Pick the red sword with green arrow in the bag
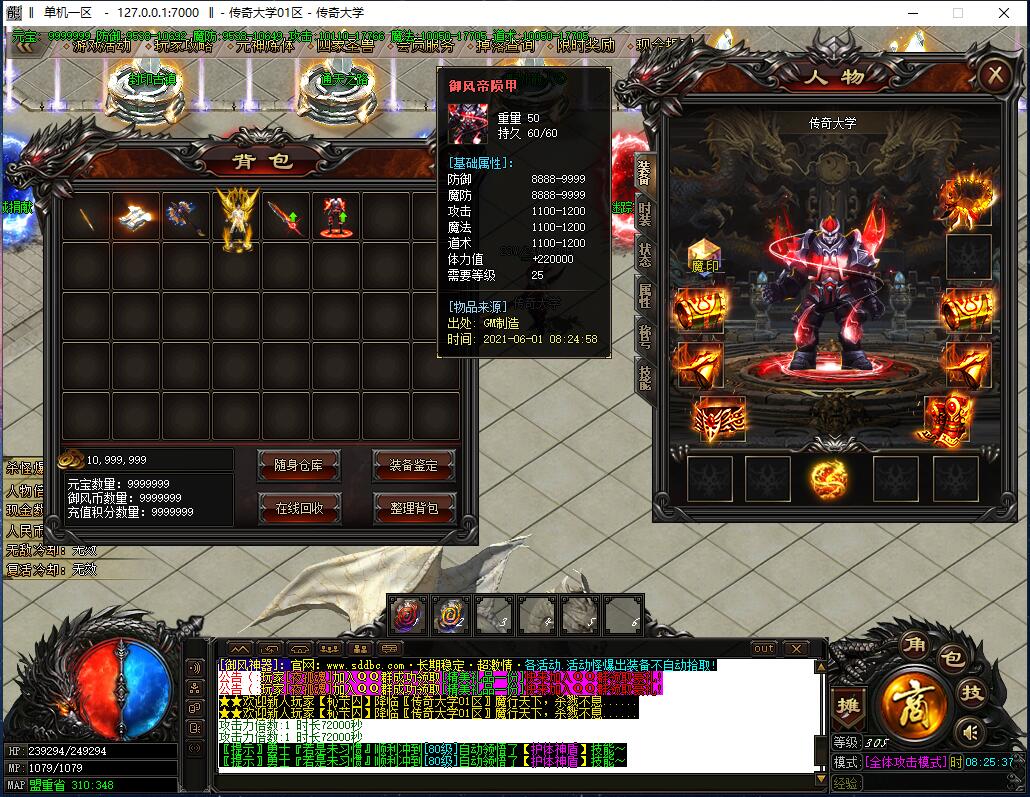Screen dimensions: 1030x797 click(285, 216)
